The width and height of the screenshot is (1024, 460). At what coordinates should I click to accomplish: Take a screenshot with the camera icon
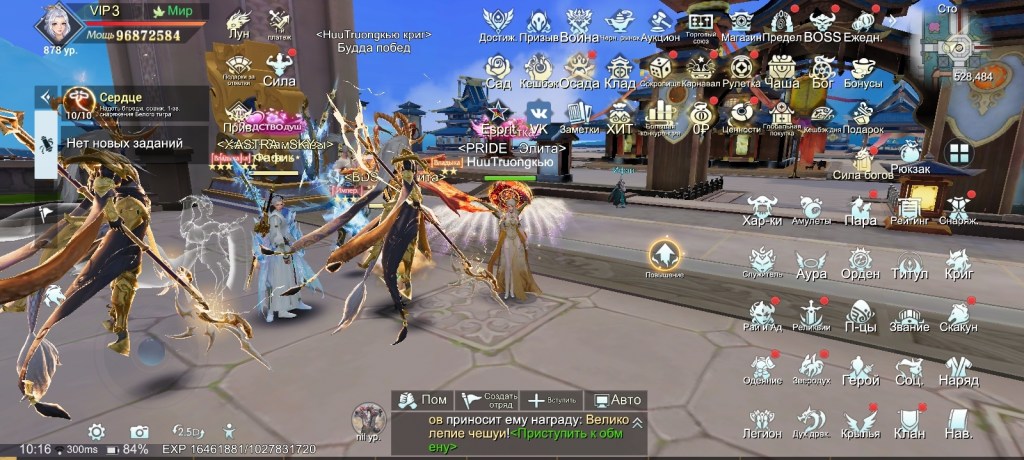(138, 432)
